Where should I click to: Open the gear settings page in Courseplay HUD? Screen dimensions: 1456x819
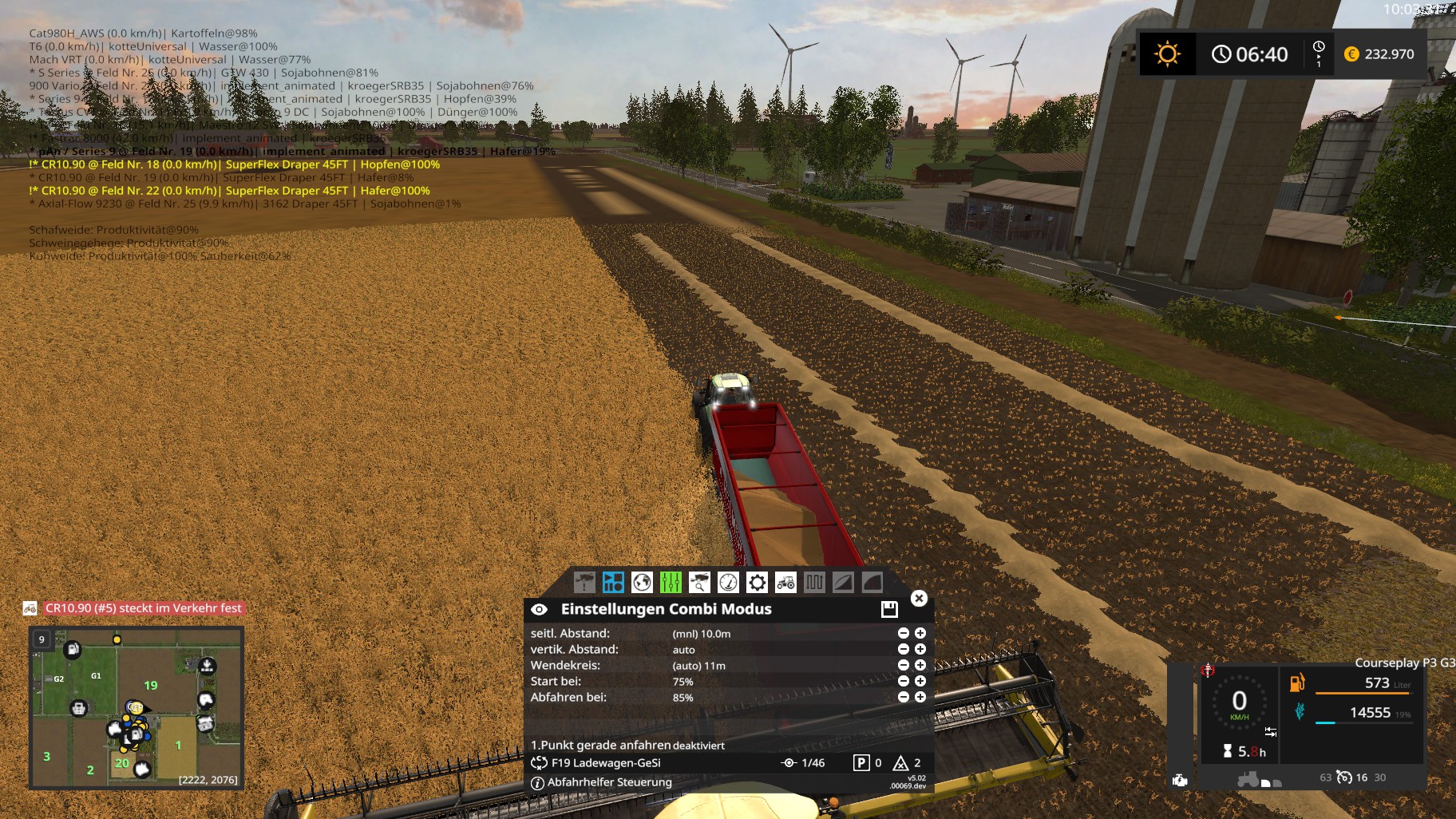click(757, 581)
